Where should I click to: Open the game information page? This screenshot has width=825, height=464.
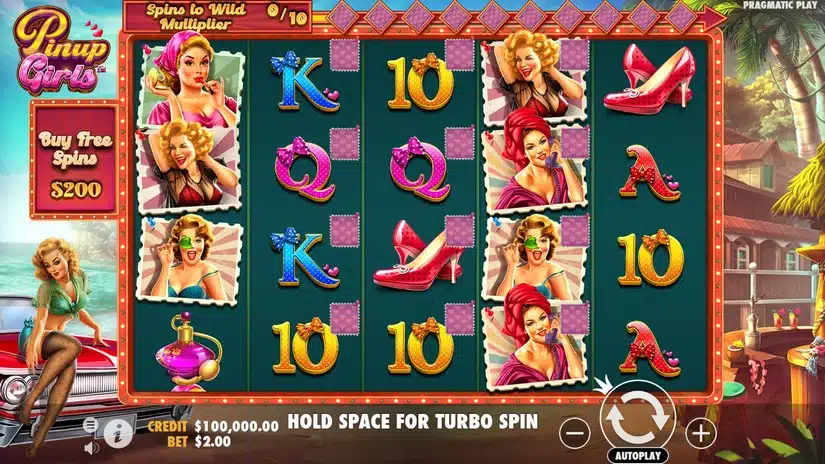click(119, 433)
